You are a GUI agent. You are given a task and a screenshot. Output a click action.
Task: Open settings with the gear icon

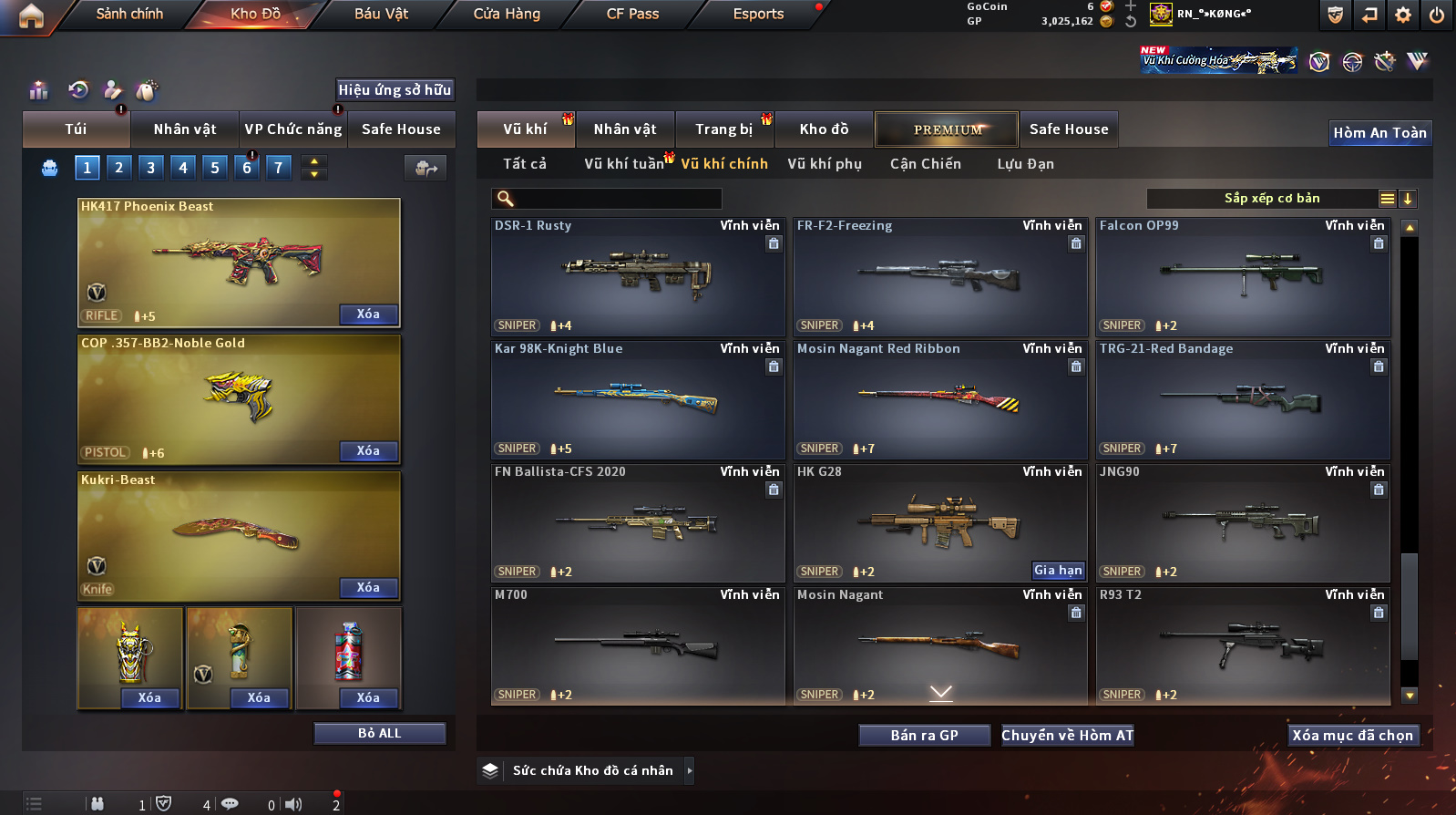pyautogui.click(x=1403, y=15)
